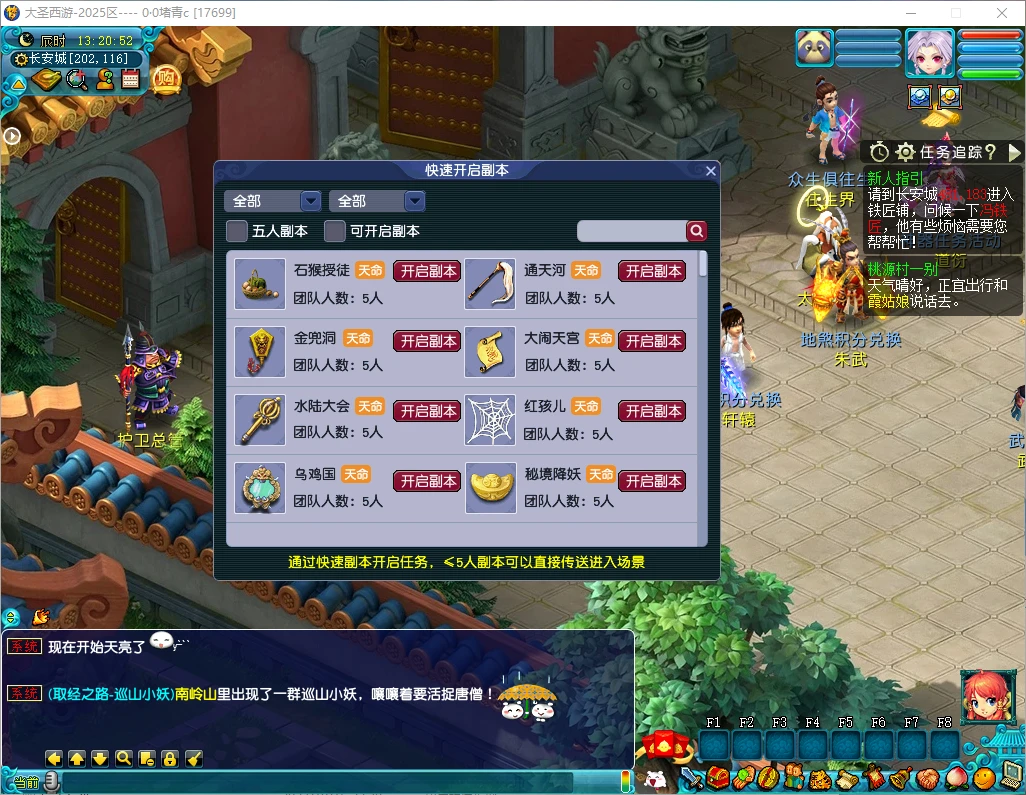
Task: Open the gold 购 shop icon
Action: pyautogui.click(x=165, y=79)
